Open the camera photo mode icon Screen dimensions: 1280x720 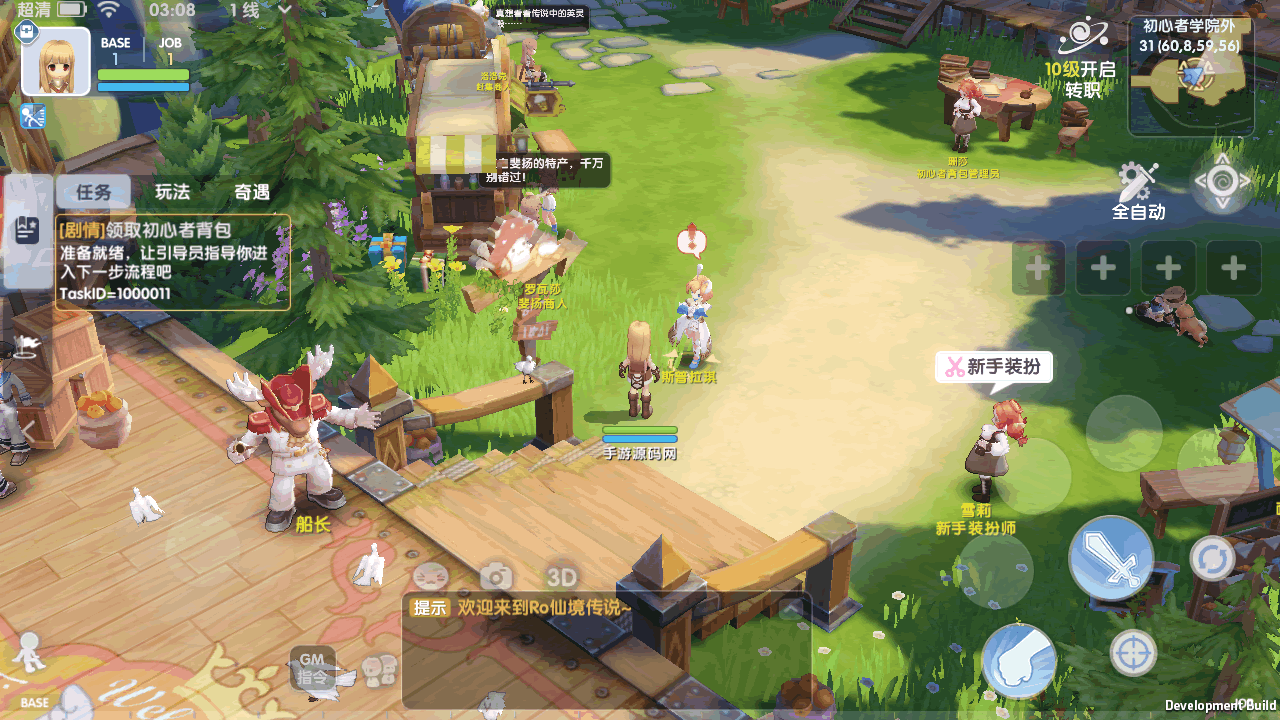(496, 576)
